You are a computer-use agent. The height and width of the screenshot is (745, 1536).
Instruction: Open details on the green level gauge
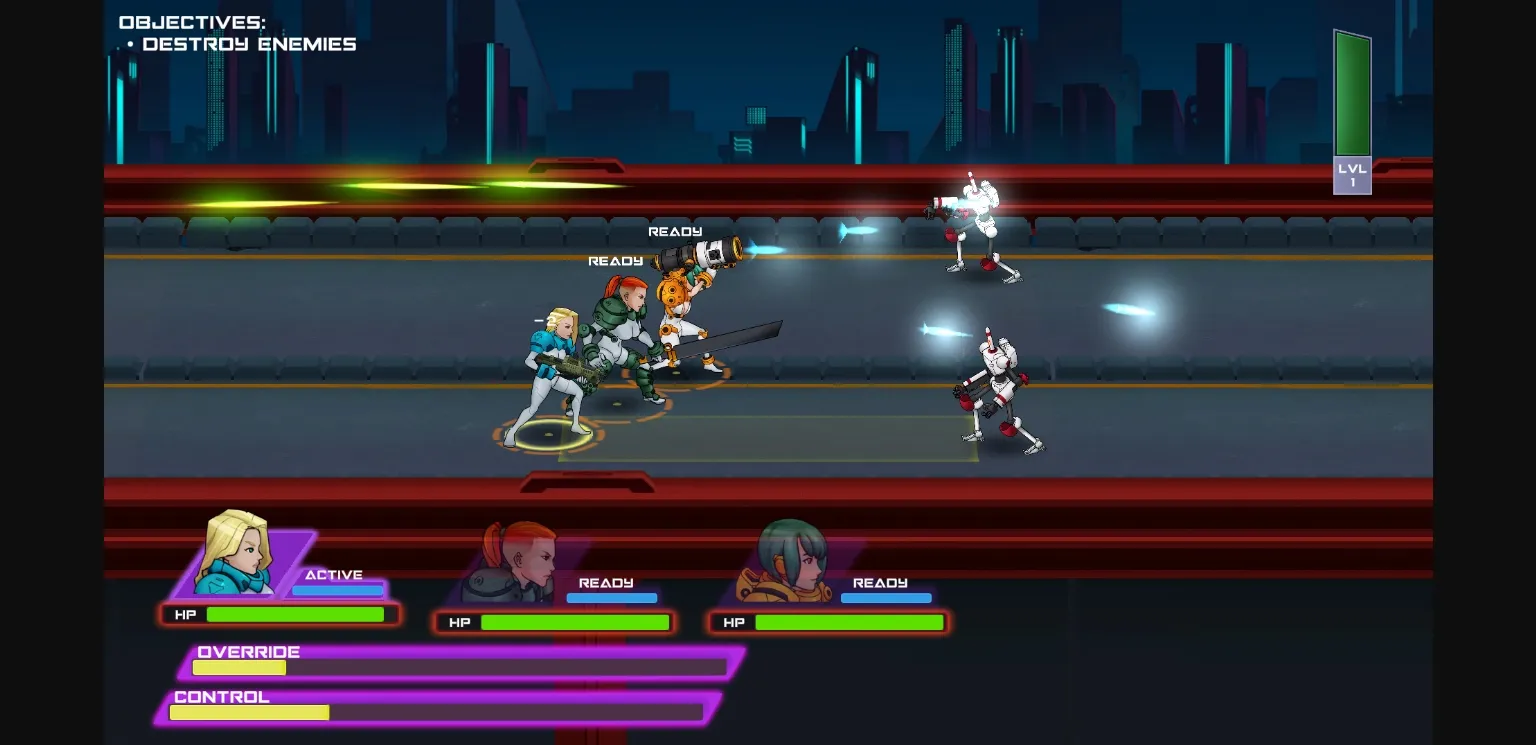point(1352,95)
